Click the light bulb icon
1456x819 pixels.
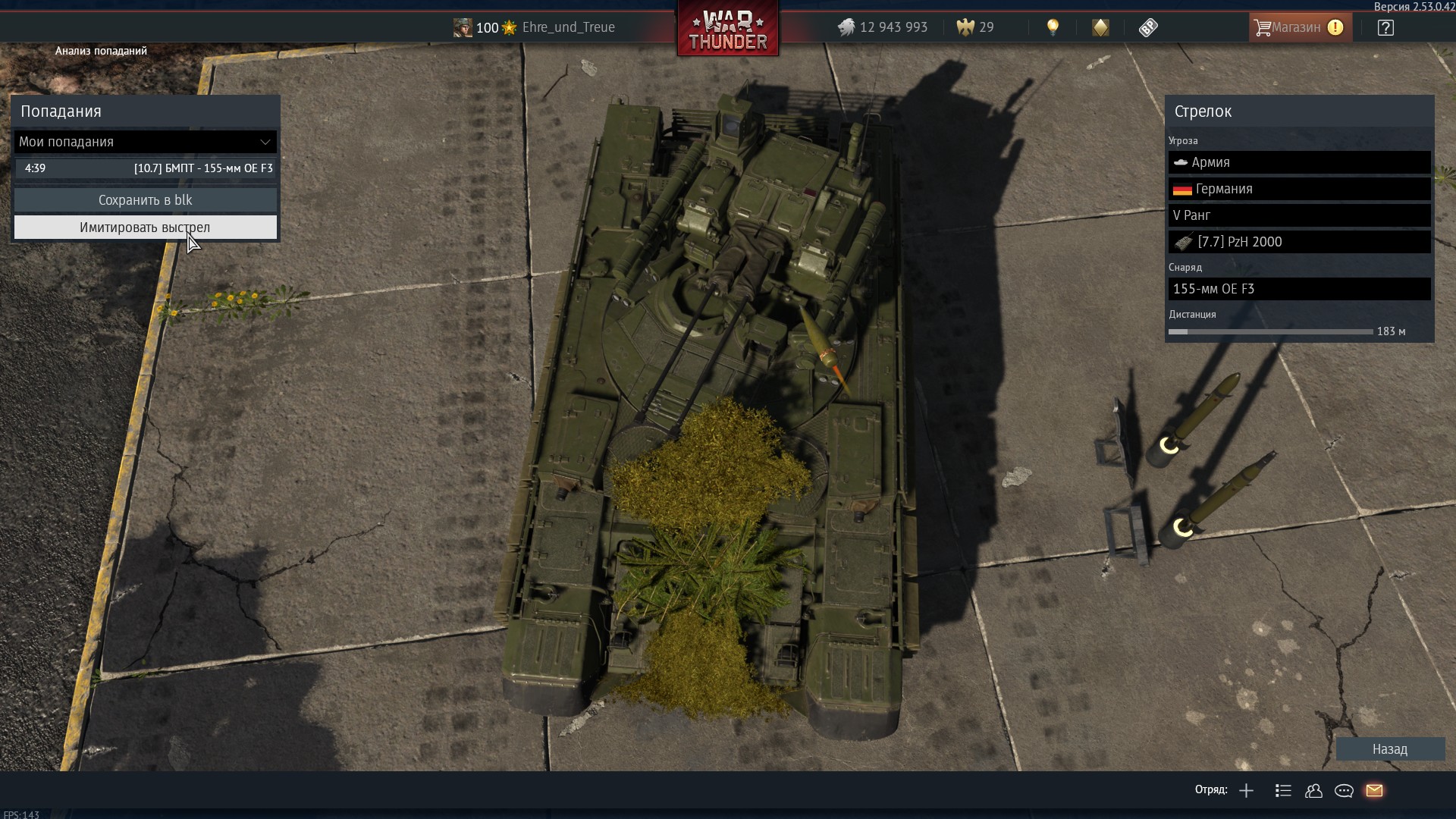1053,27
